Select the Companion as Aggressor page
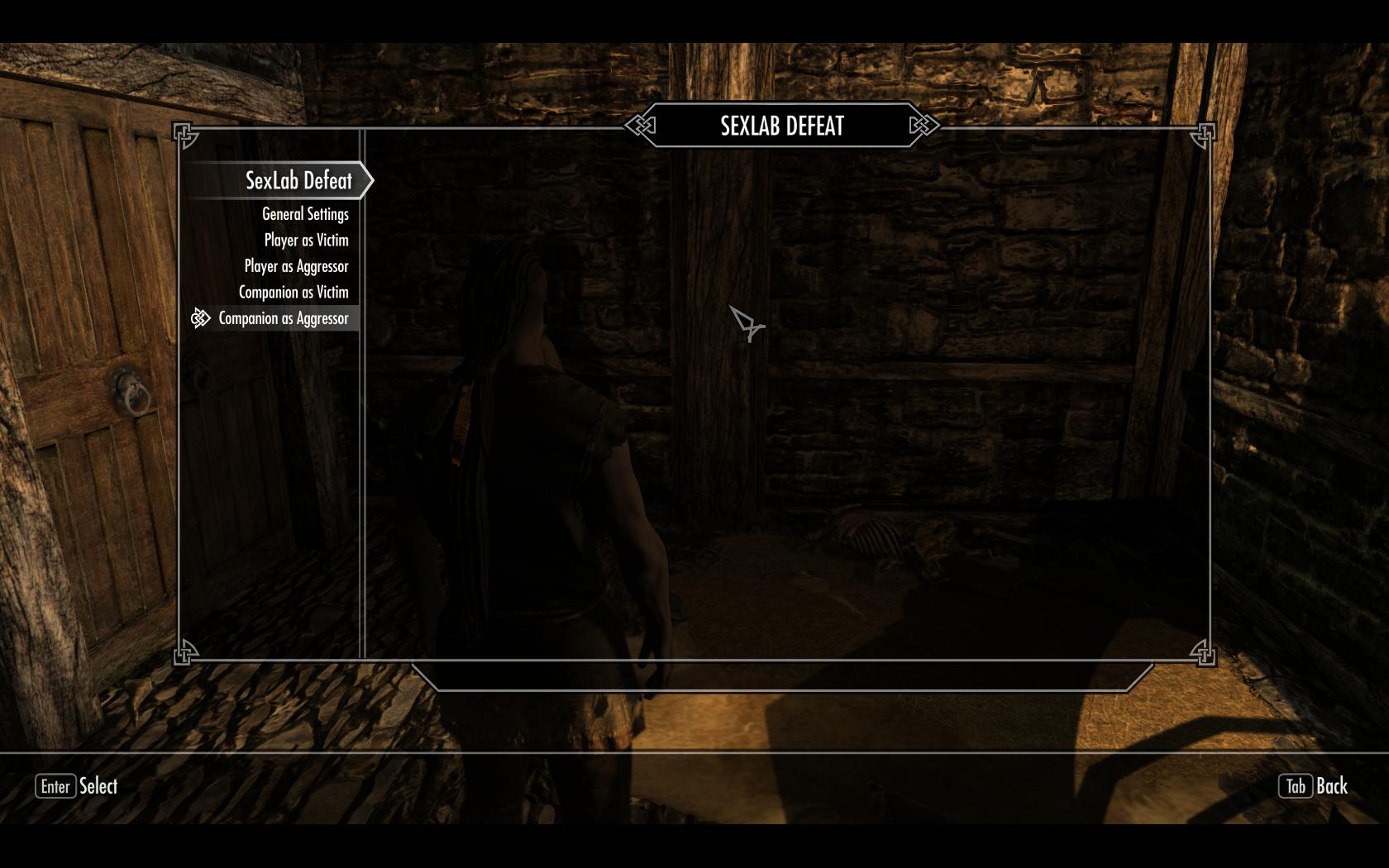 click(283, 318)
